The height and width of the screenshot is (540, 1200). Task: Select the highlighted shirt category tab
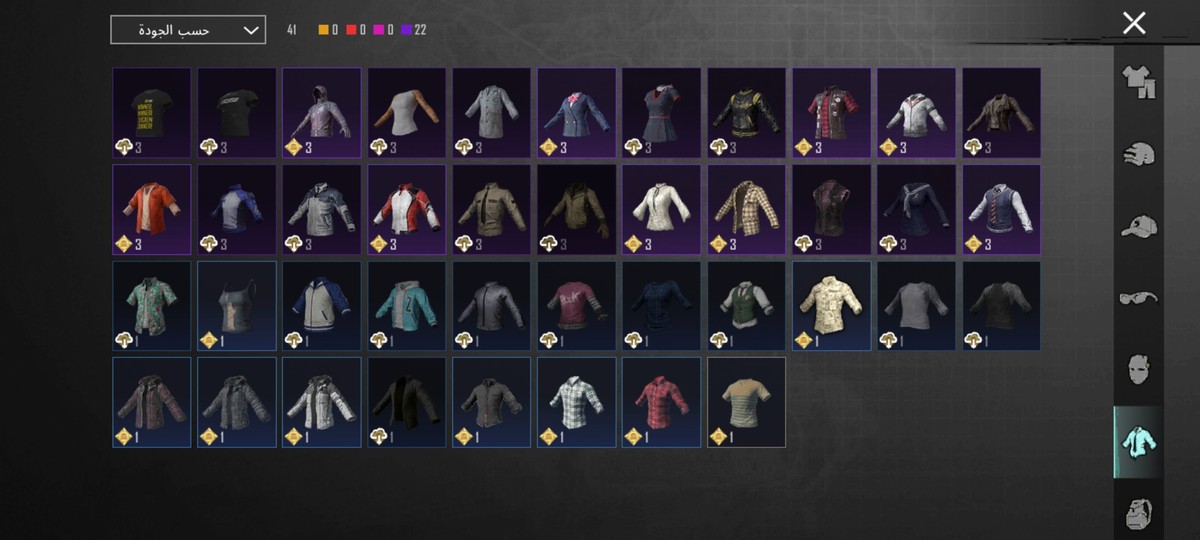1138,442
